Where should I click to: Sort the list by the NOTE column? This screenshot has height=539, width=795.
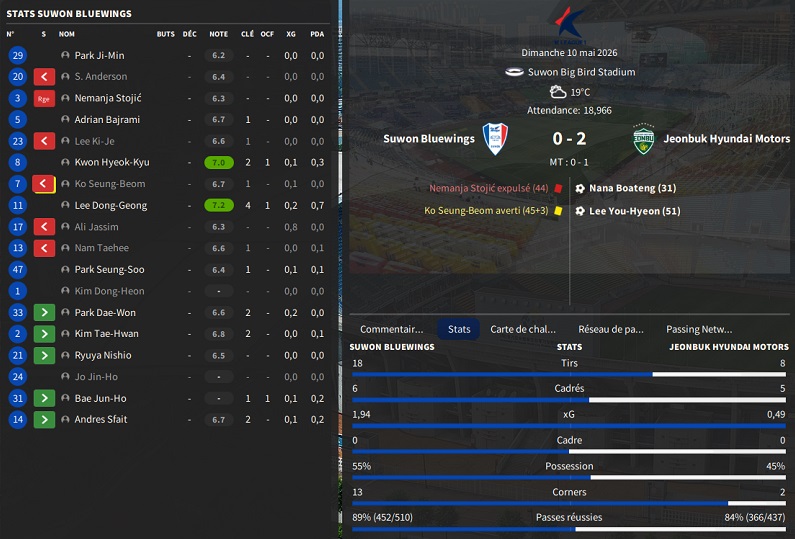click(218, 34)
